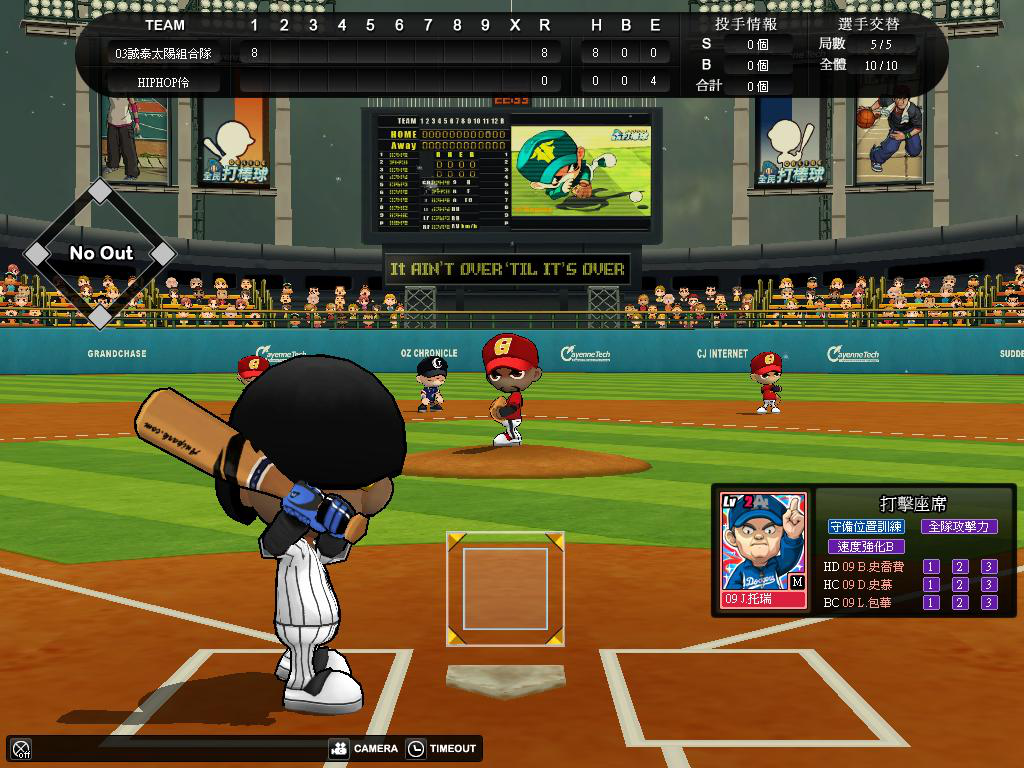This screenshot has width=1024, height=768.
Task: Toggle the off icon in the bottom bar
Action: click(21, 748)
